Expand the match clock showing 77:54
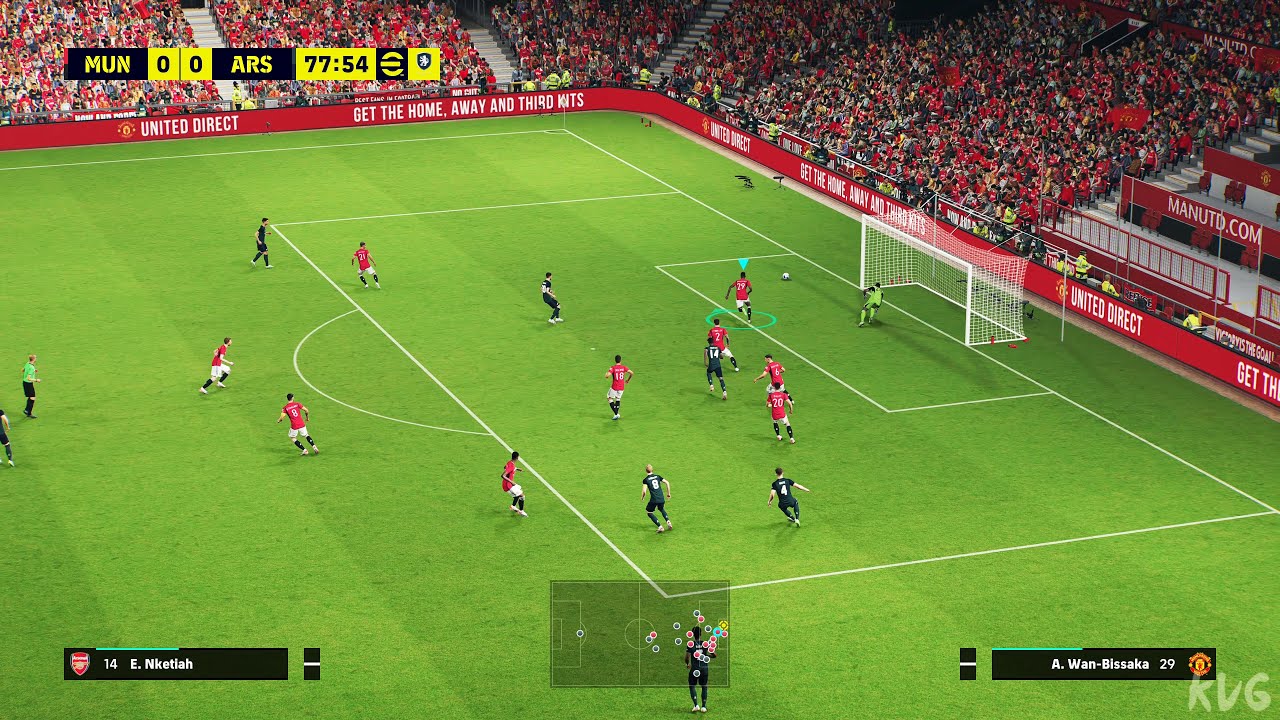 click(x=335, y=62)
